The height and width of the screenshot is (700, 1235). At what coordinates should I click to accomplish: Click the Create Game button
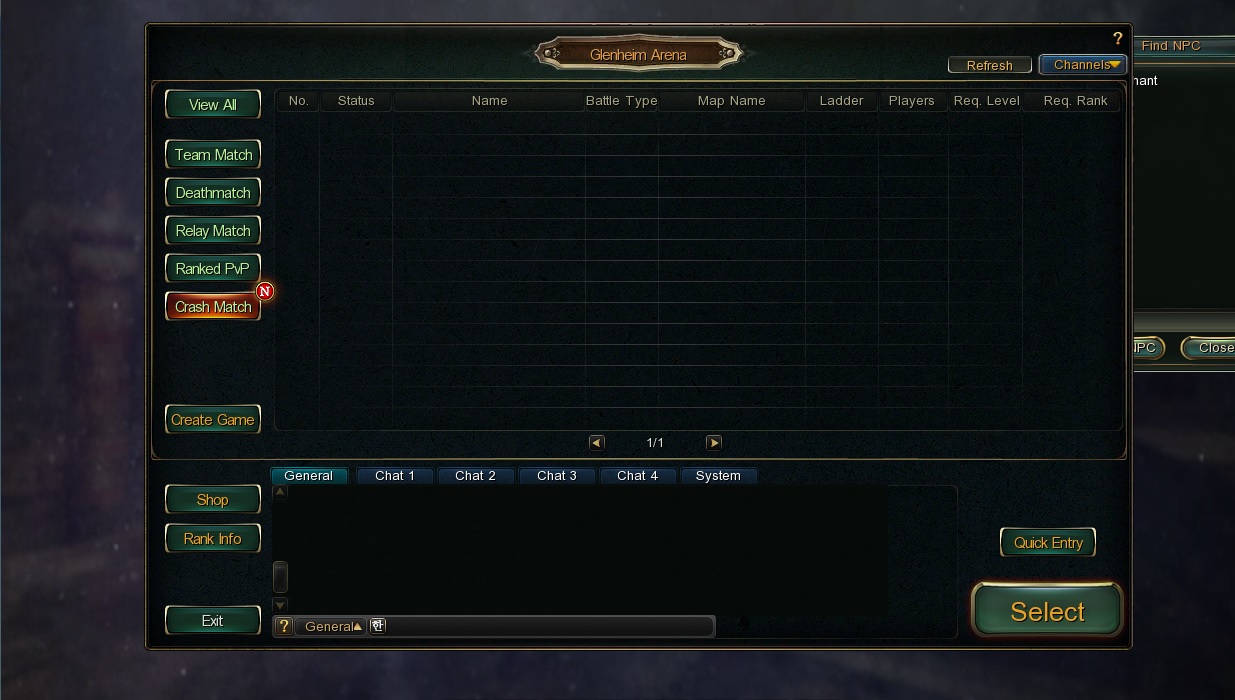pyautogui.click(x=212, y=419)
